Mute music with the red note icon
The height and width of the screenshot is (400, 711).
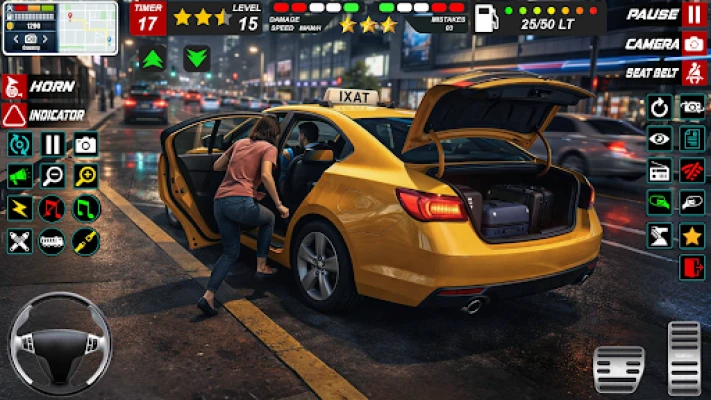(x=53, y=208)
